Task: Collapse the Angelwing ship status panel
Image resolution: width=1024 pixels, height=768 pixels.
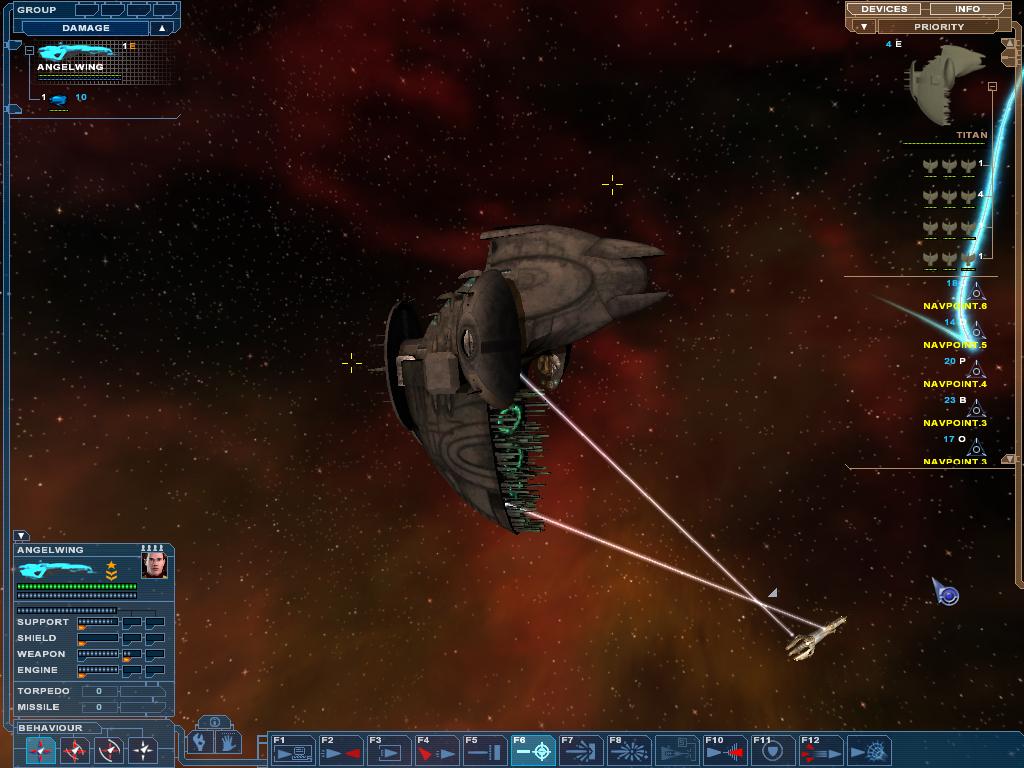Action: click(21, 536)
